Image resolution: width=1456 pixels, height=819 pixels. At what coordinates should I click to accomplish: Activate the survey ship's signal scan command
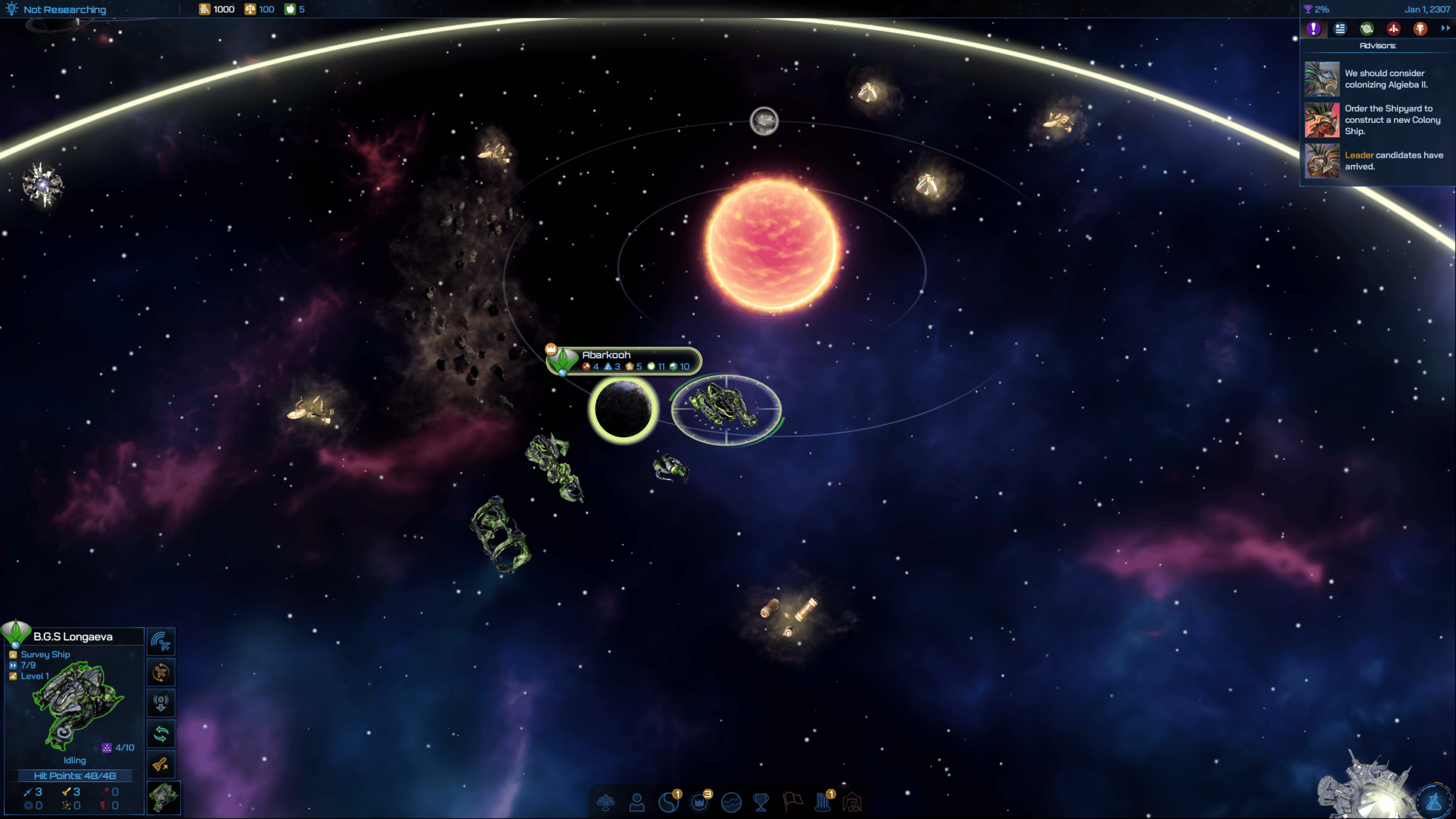point(161,642)
